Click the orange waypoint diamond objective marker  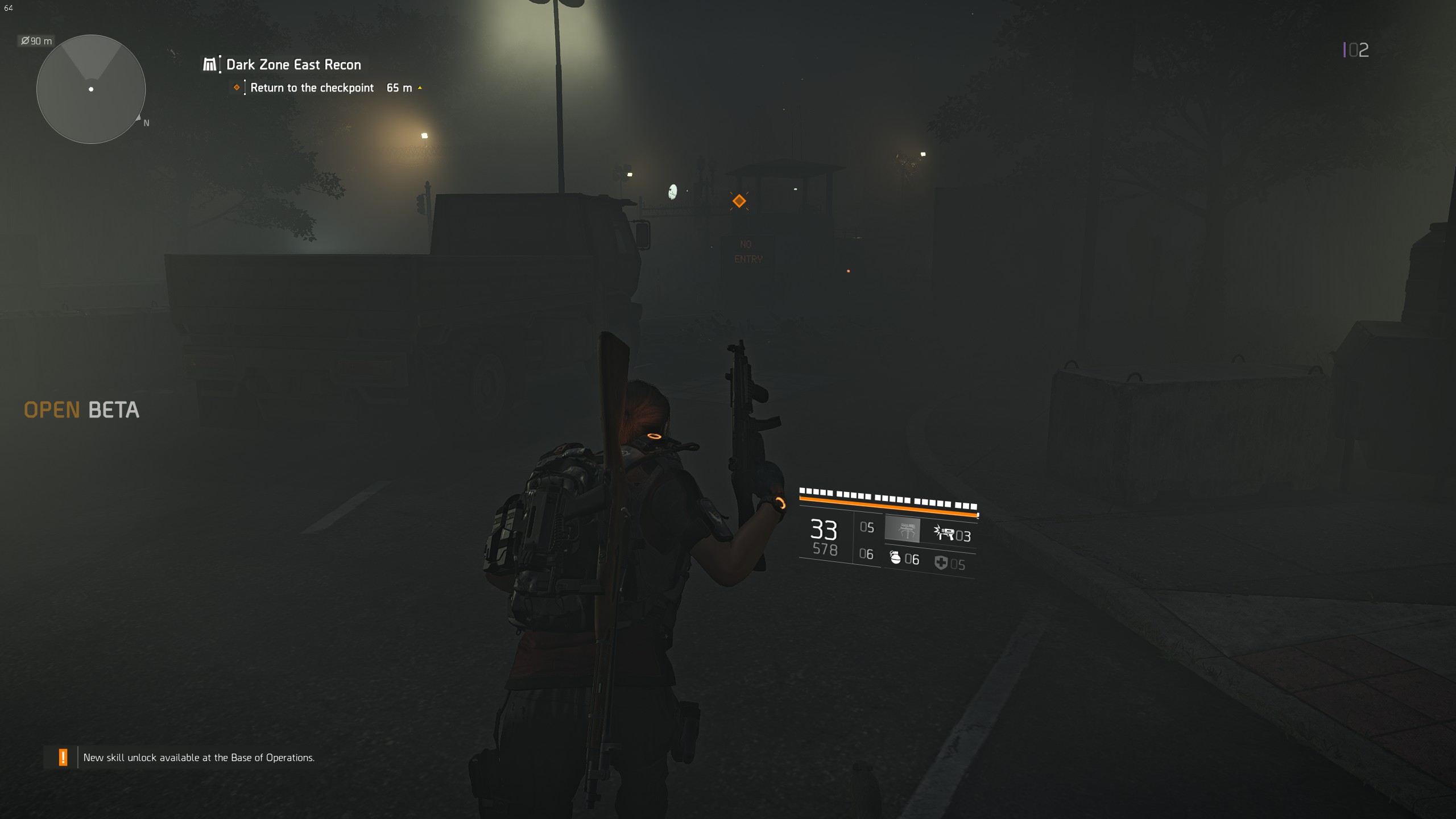[739, 201]
